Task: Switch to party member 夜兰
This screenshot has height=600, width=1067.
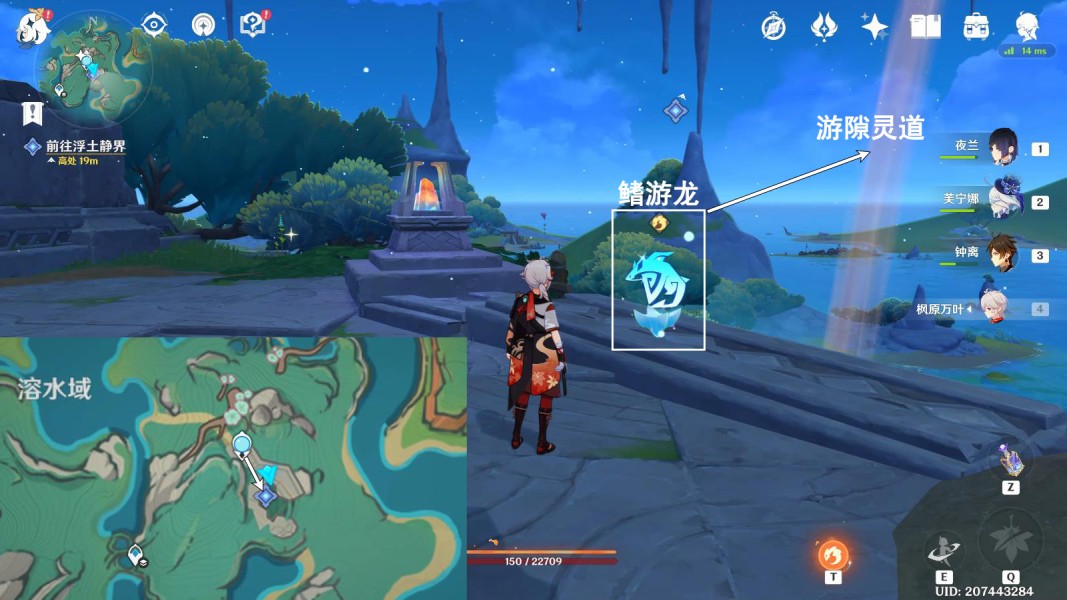Action: pyautogui.click(x=1003, y=148)
